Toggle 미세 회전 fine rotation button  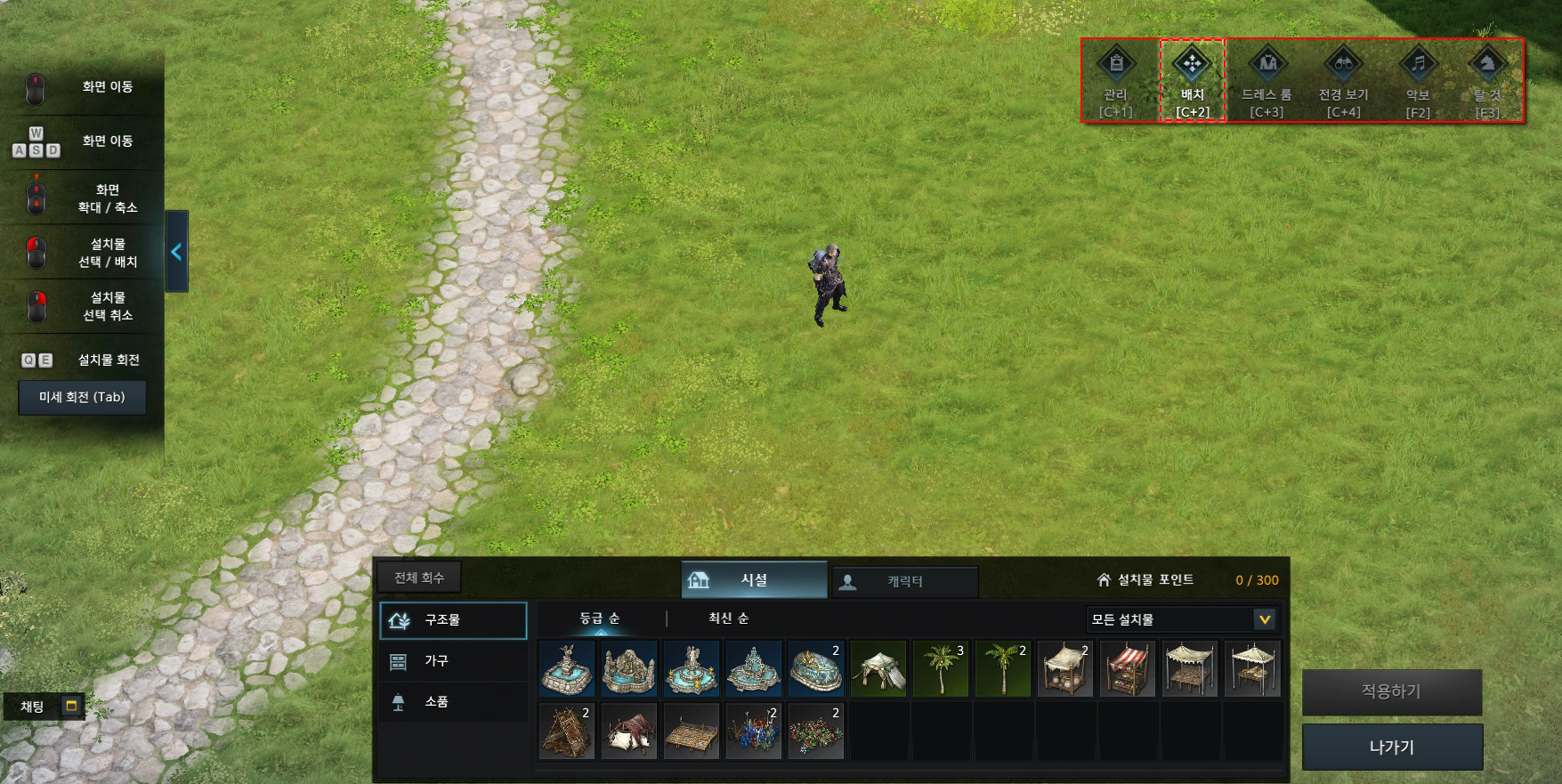point(82,397)
